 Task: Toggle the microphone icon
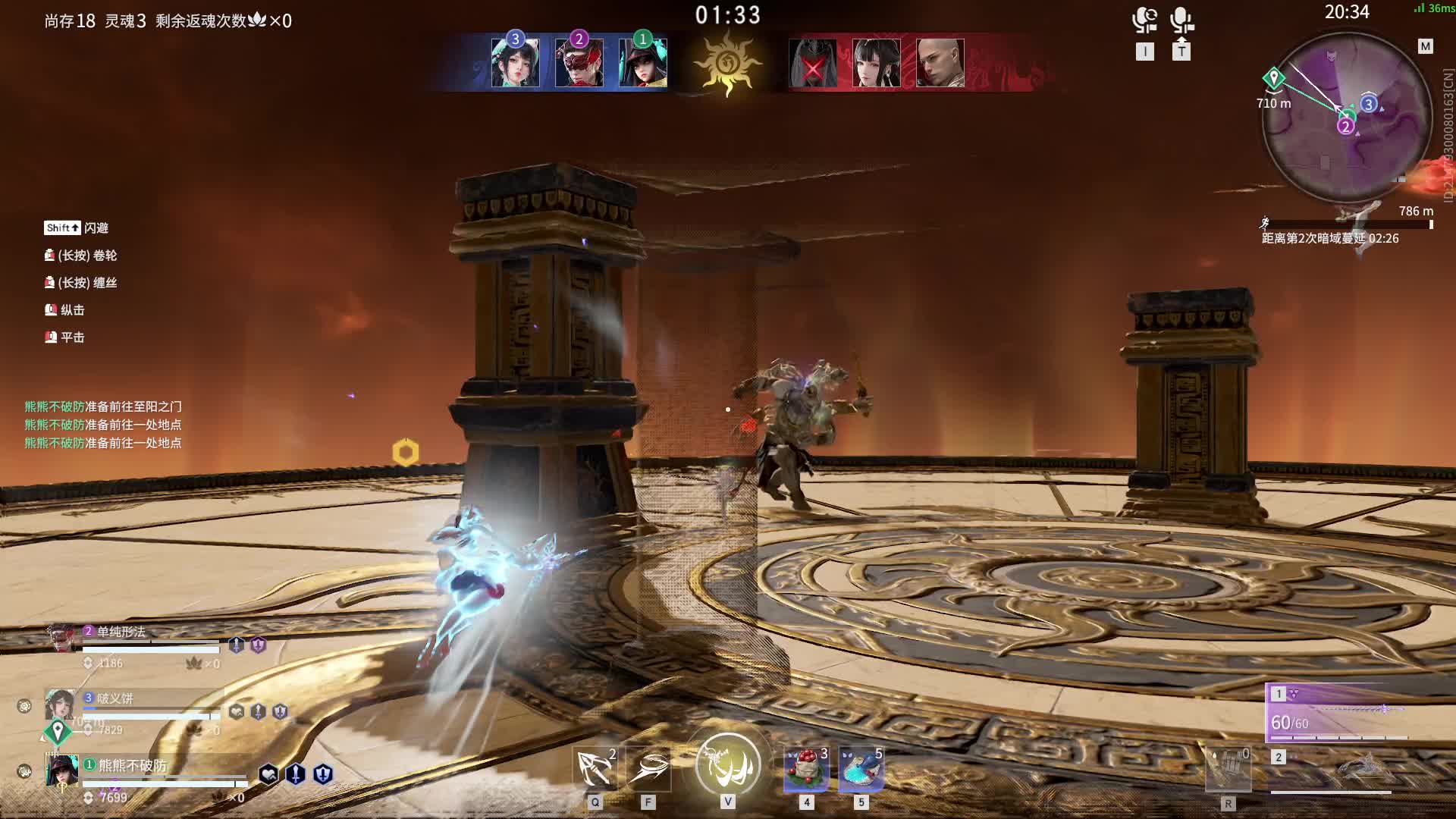point(1181,20)
